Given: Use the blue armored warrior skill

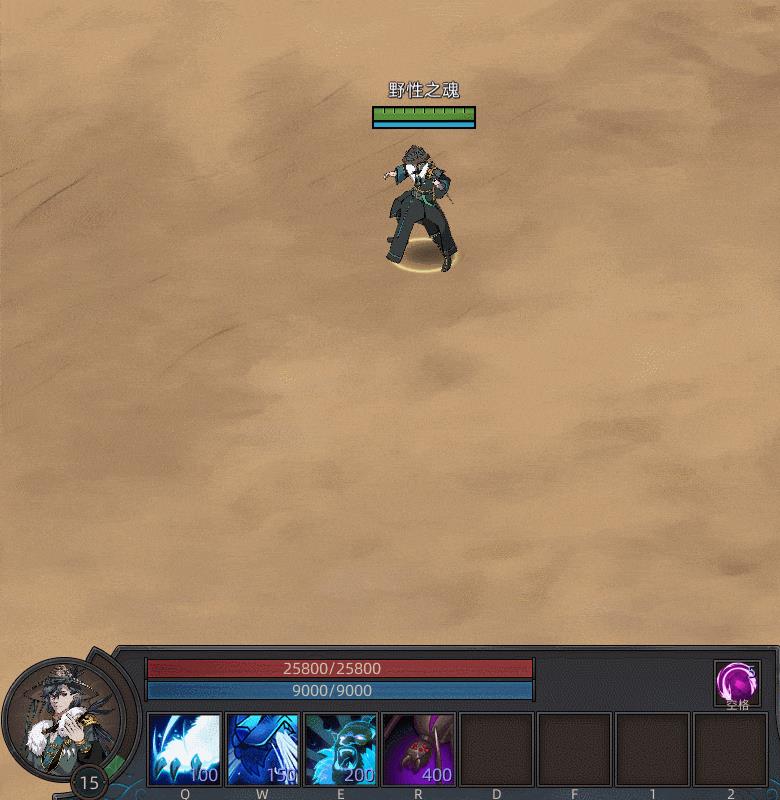Looking at the screenshot, I should (263, 749).
